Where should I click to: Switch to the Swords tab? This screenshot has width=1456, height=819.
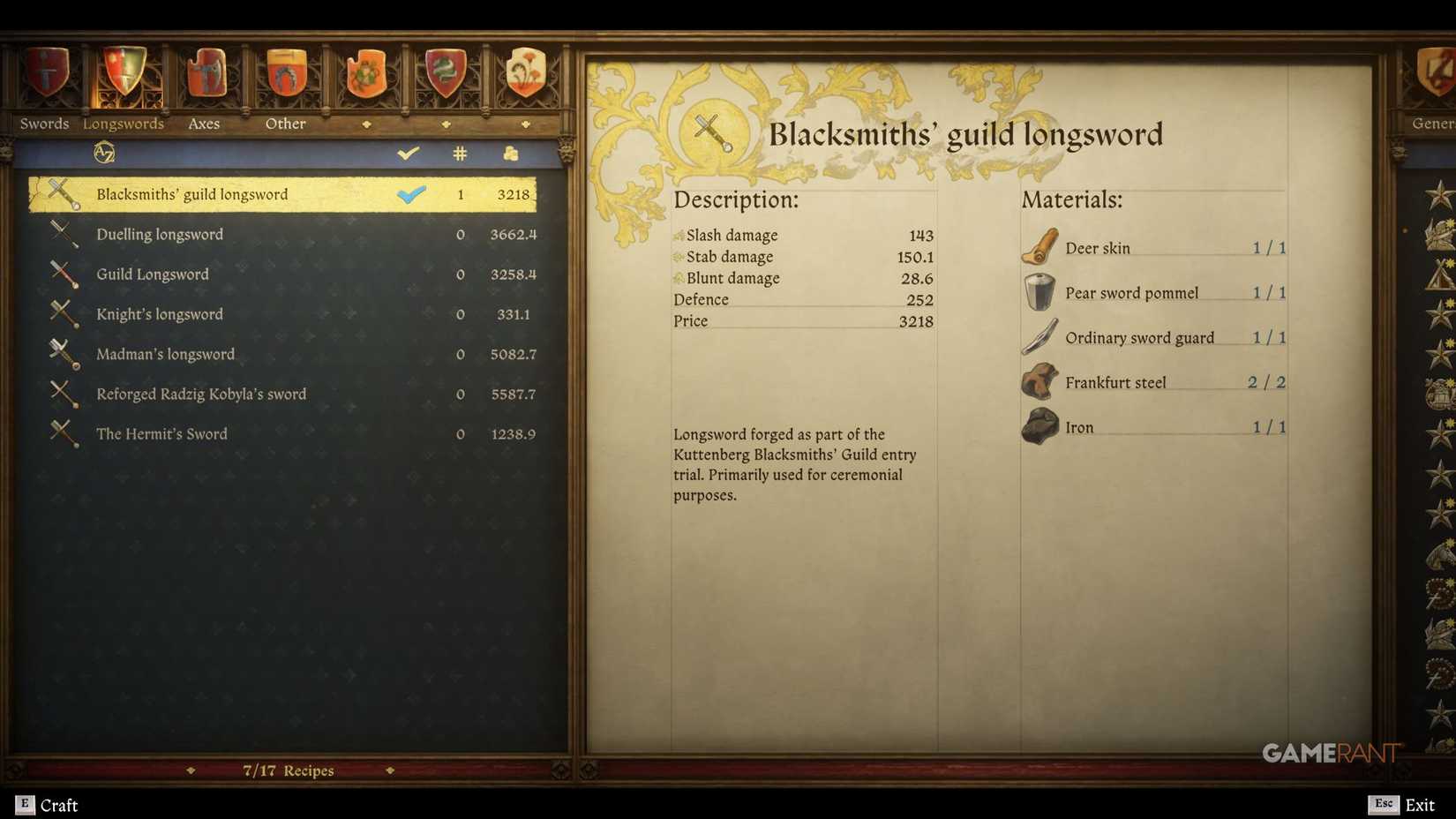43,124
